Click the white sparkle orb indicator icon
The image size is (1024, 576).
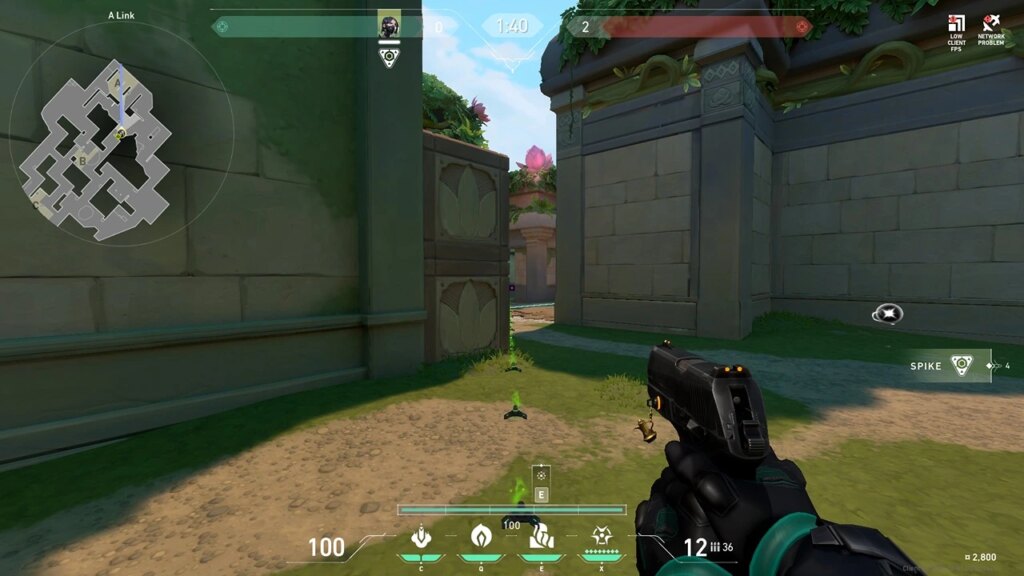click(886, 314)
